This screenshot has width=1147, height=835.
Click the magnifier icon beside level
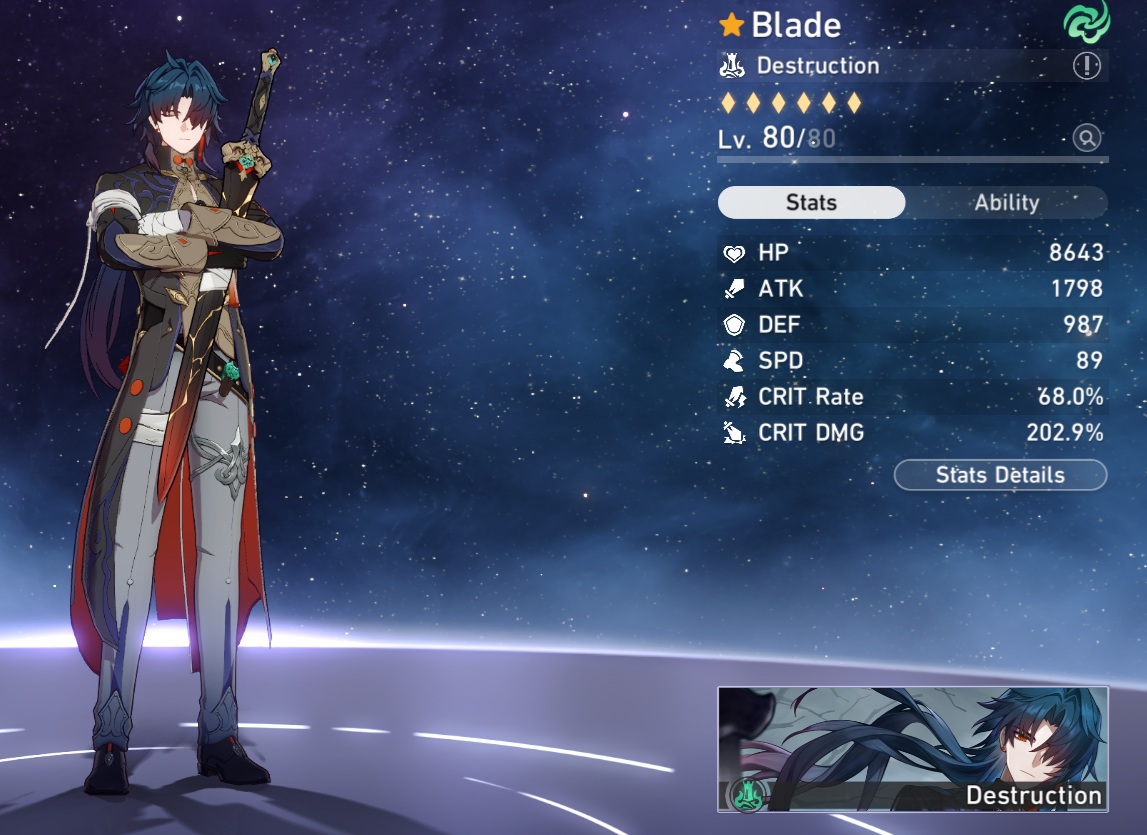(1087, 138)
